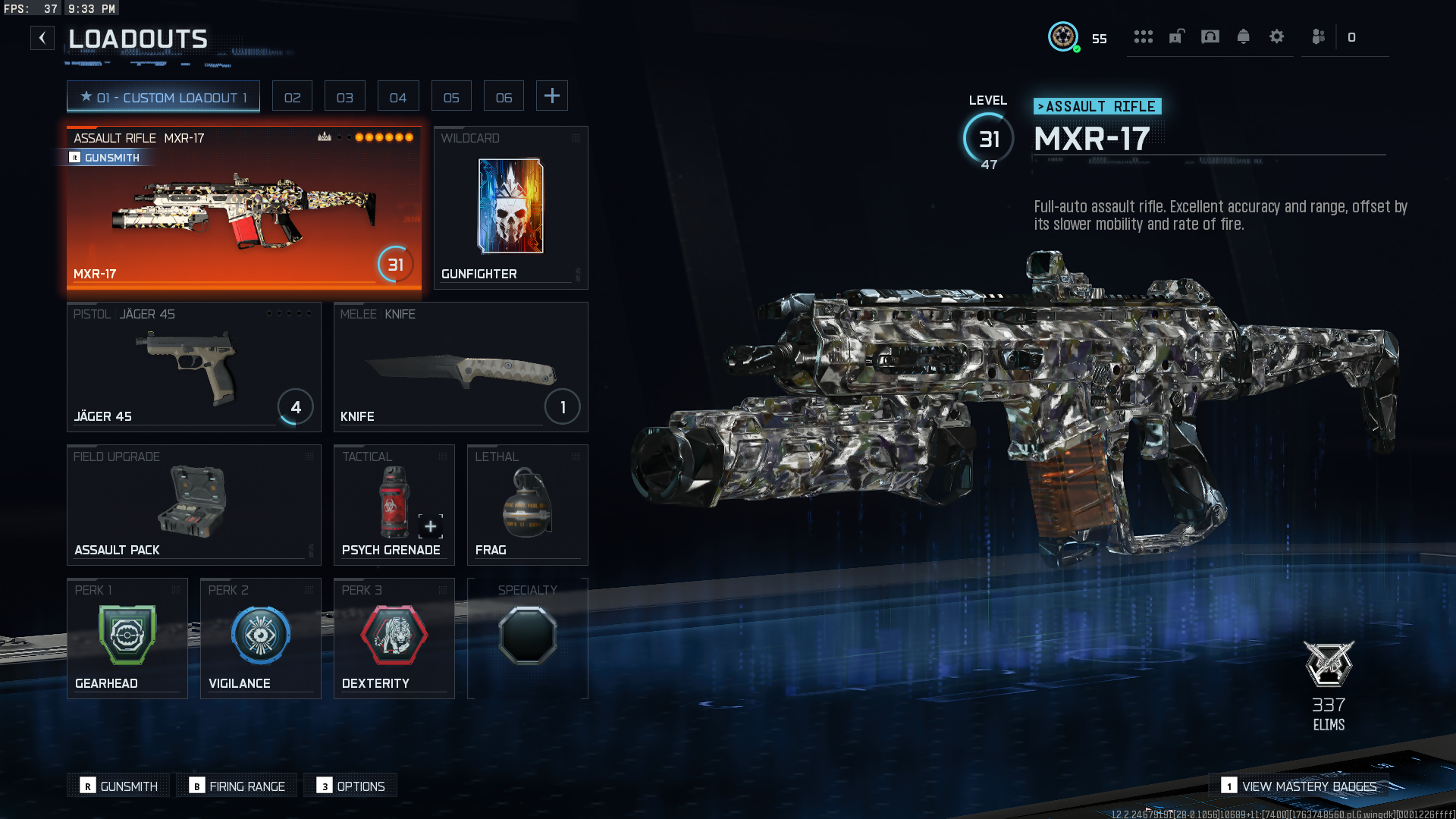Image resolution: width=1456 pixels, height=819 pixels.
Task: Open settings with the gear icon
Action: click(1277, 36)
